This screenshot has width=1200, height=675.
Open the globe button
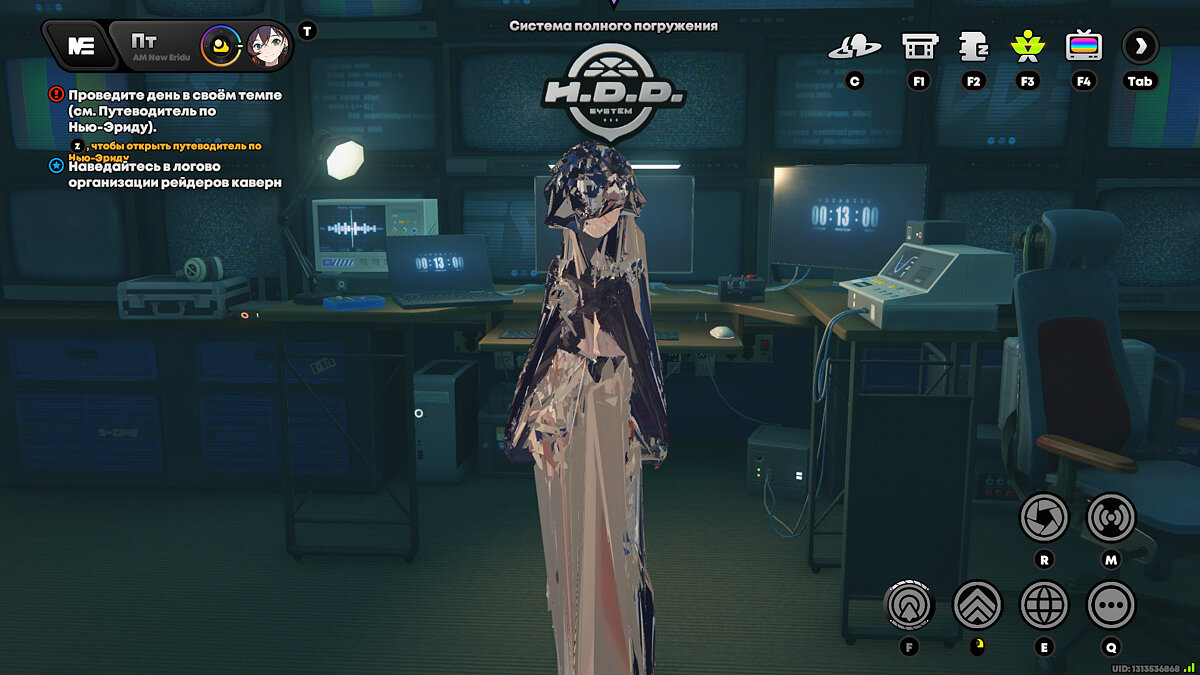point(1044,604)
